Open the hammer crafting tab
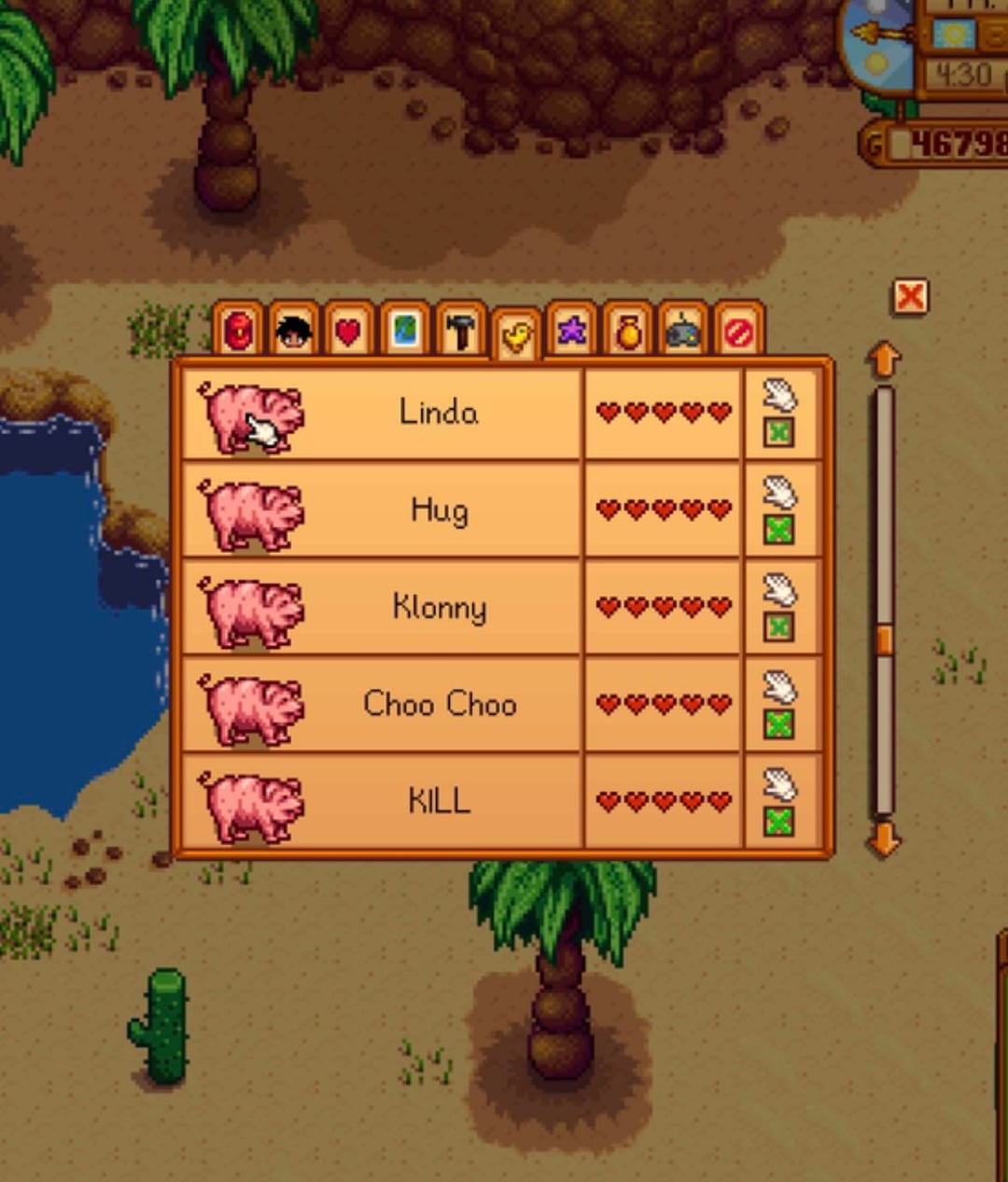 pyautogui.click(x=460, y=331)
